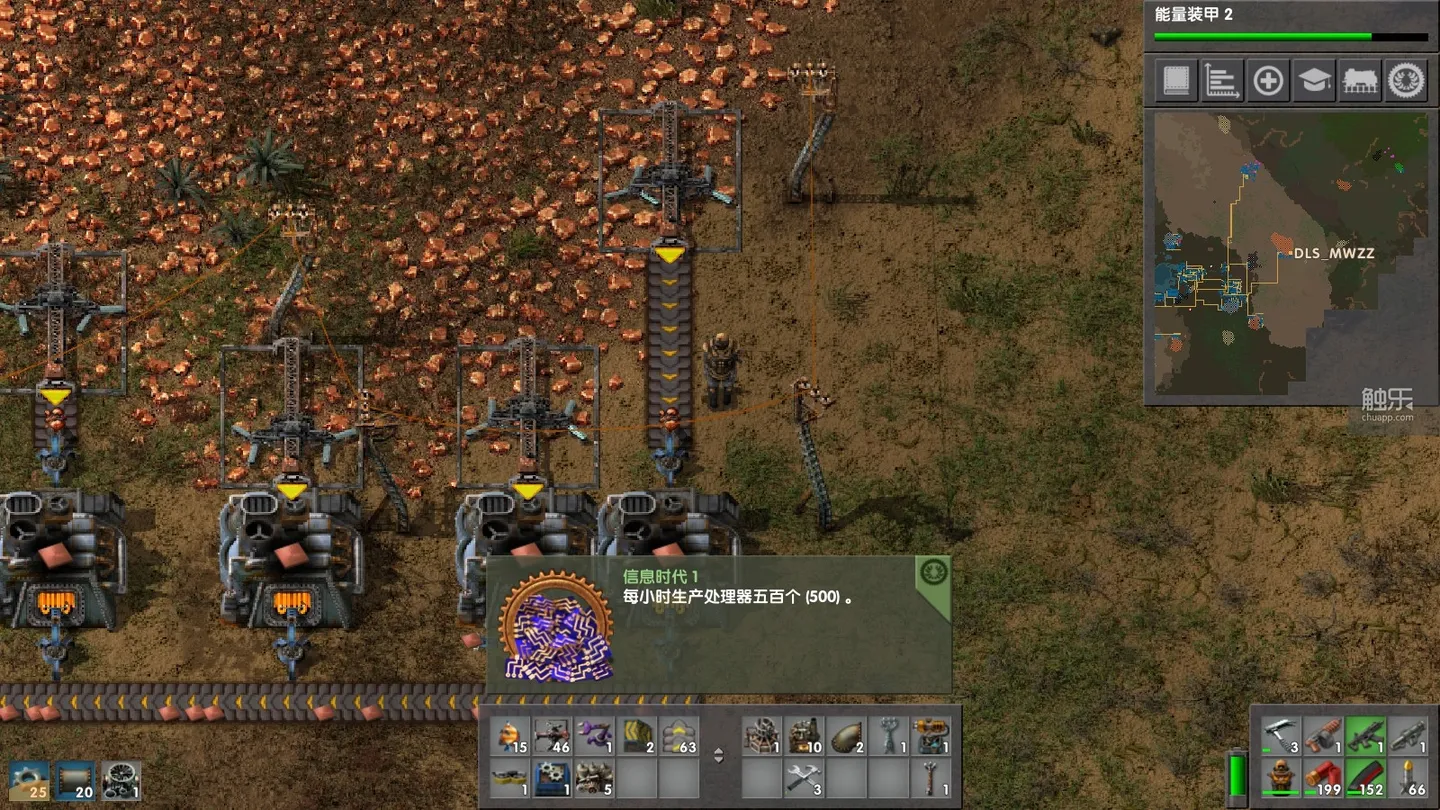Select the purple inserter hotbar slot
Image resolution: width=1440 pixels, height=810 pixels.
click(595, 736)
